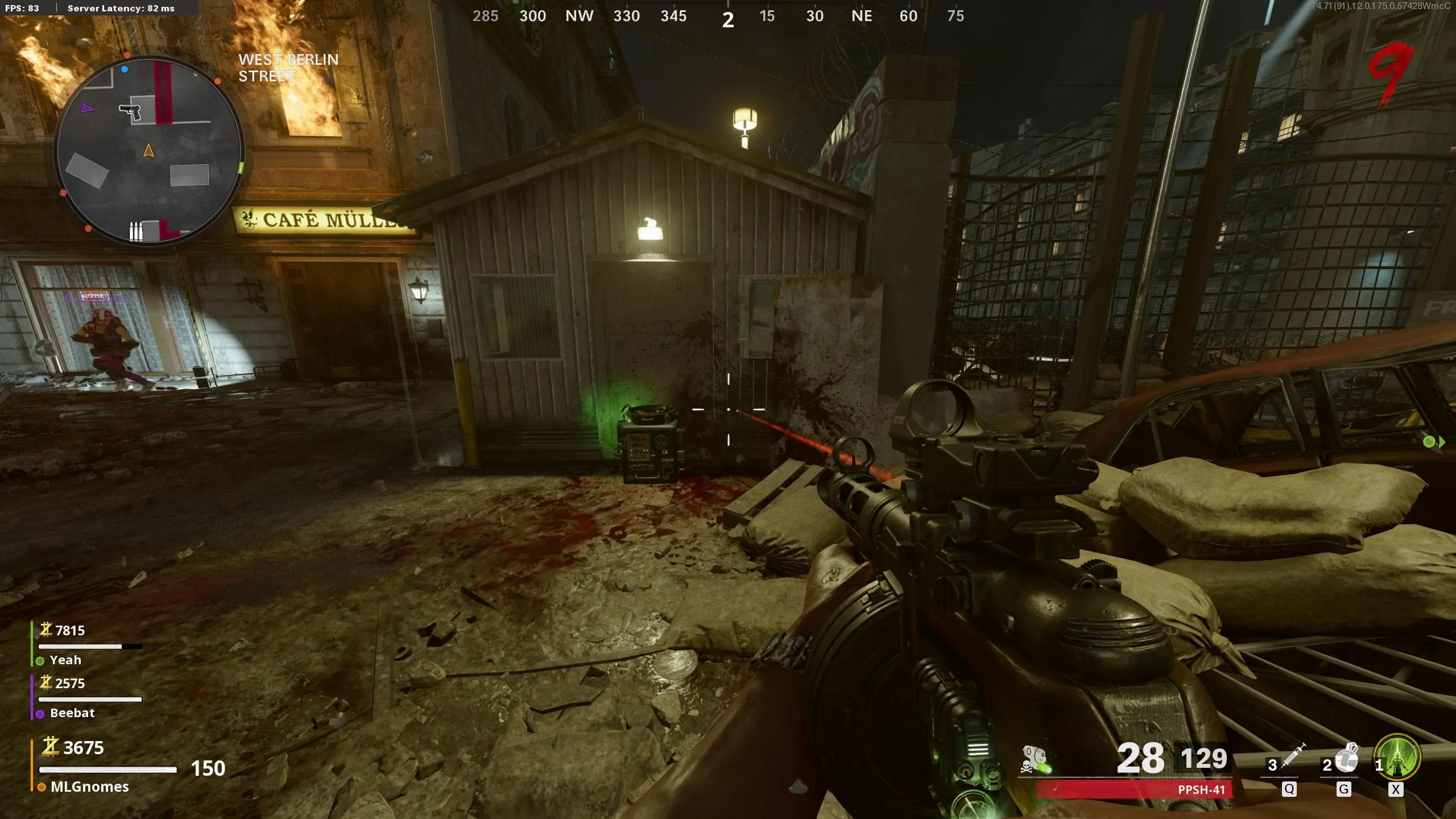Viewport: 1456px width, 819px height.
Task: Click the red round number indicator
Action: tap(1391, 73)
